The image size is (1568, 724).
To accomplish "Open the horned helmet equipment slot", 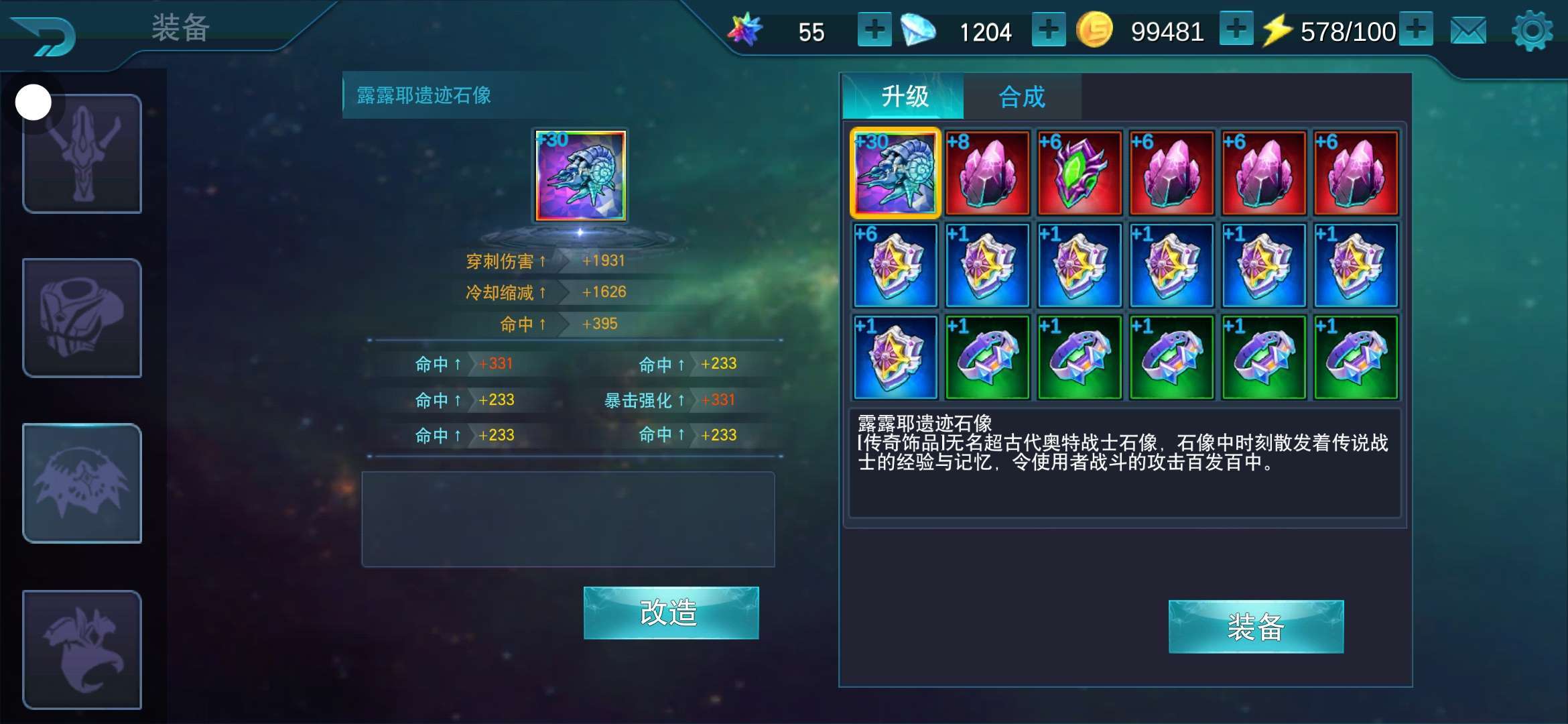I will (x=82, y=154).
